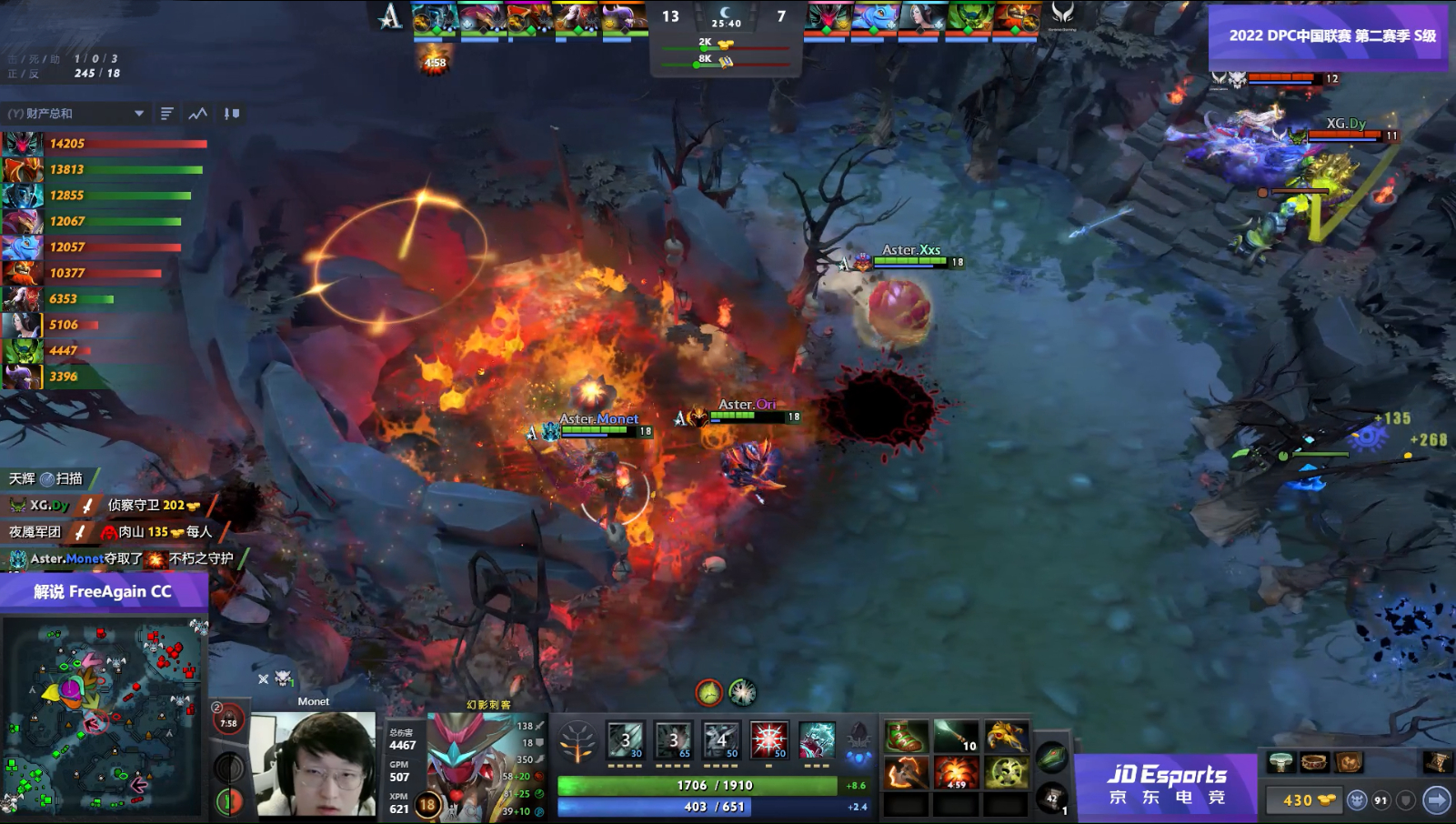The image size is (1456, 824).
Task: Switch stats to the line-graph view
Action: [197, 113]
